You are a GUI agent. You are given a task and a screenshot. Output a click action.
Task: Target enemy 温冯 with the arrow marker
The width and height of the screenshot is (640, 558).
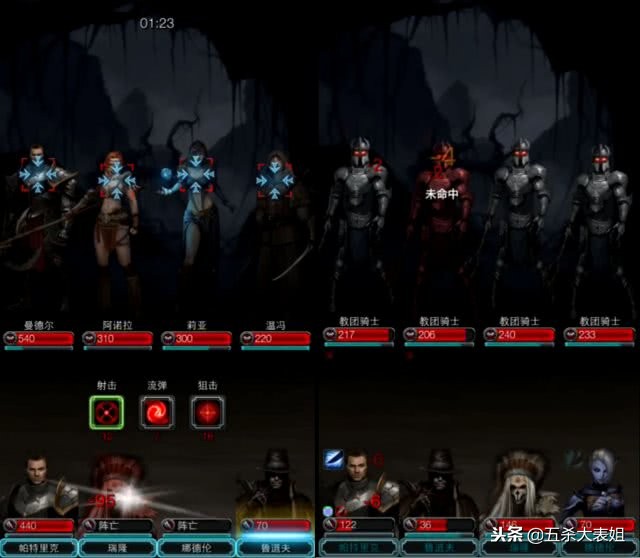coord(274,180)
